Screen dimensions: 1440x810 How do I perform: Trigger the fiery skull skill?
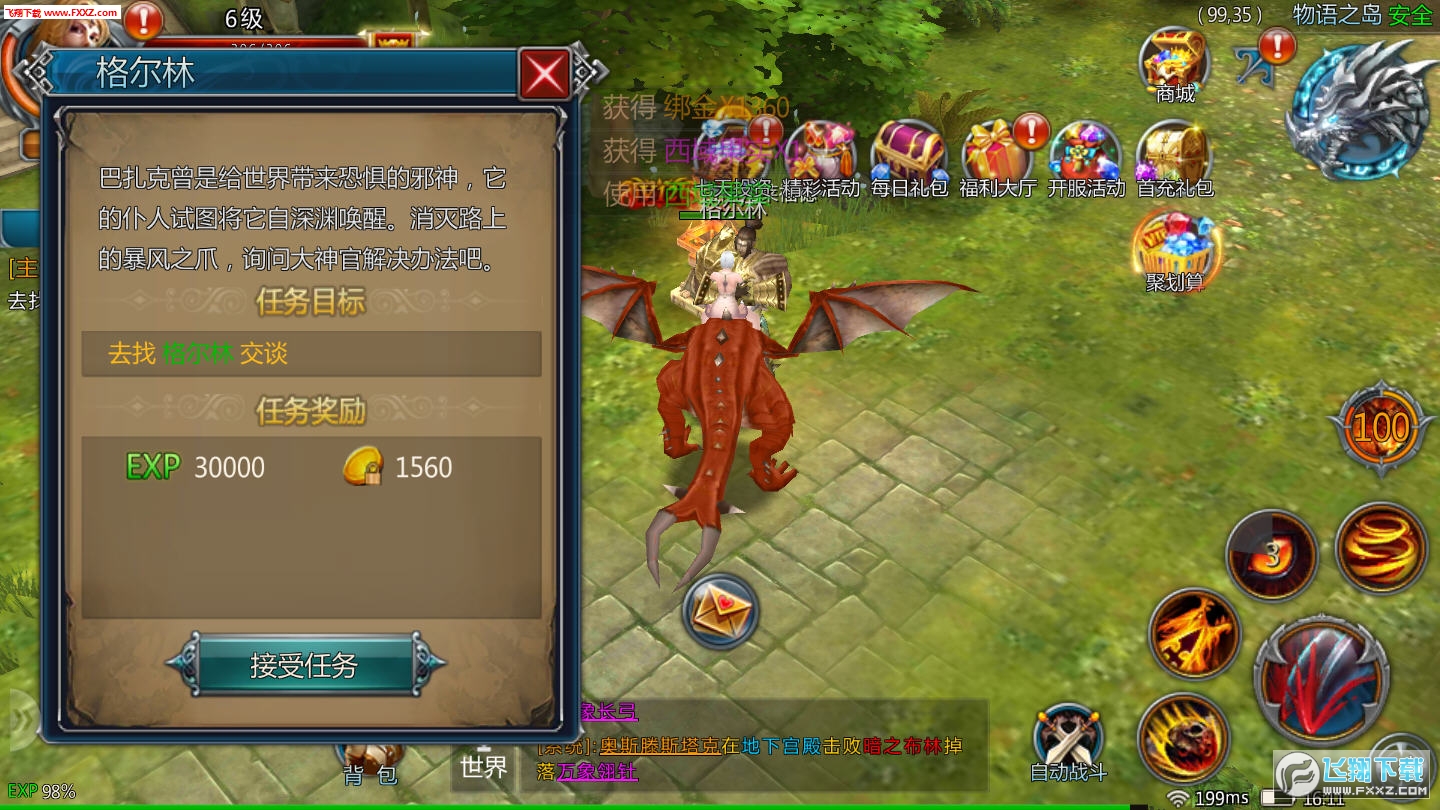point(1183,738)
